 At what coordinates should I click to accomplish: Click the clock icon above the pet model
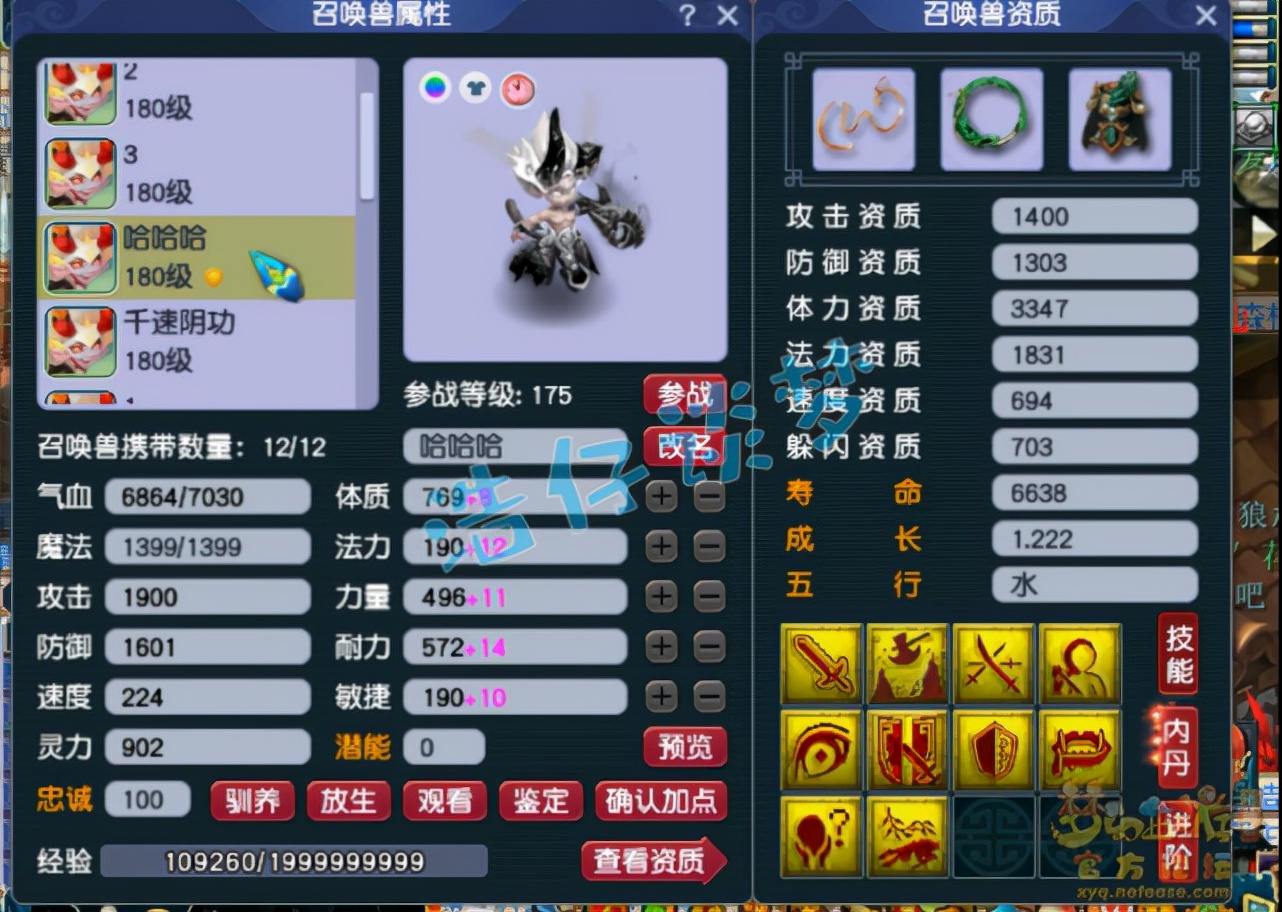[x=516, y=90]
